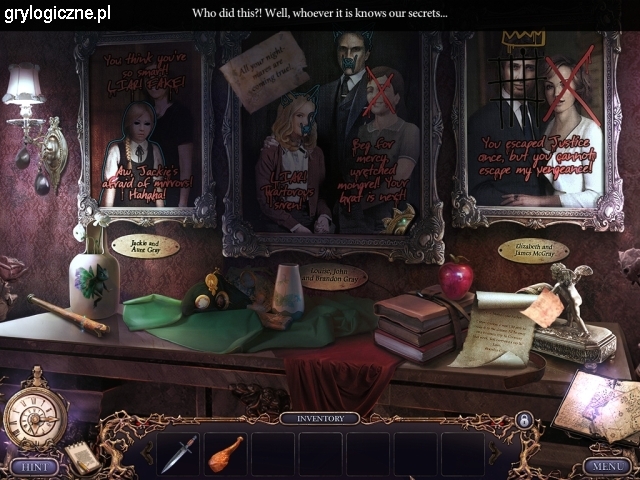Open the journal notebook icon

pyautogui.click(x=83, y=458)
